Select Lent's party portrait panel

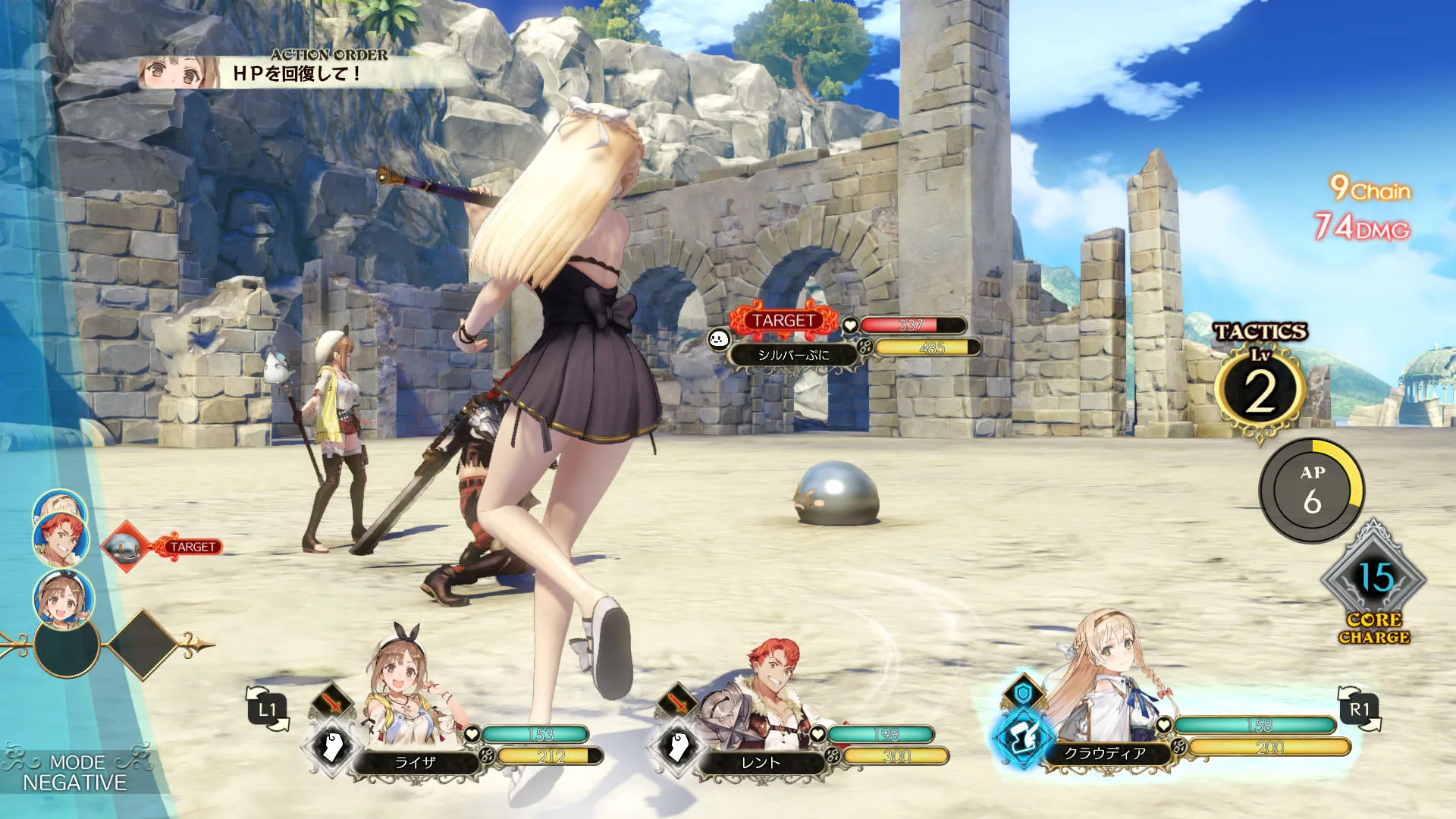758,705
